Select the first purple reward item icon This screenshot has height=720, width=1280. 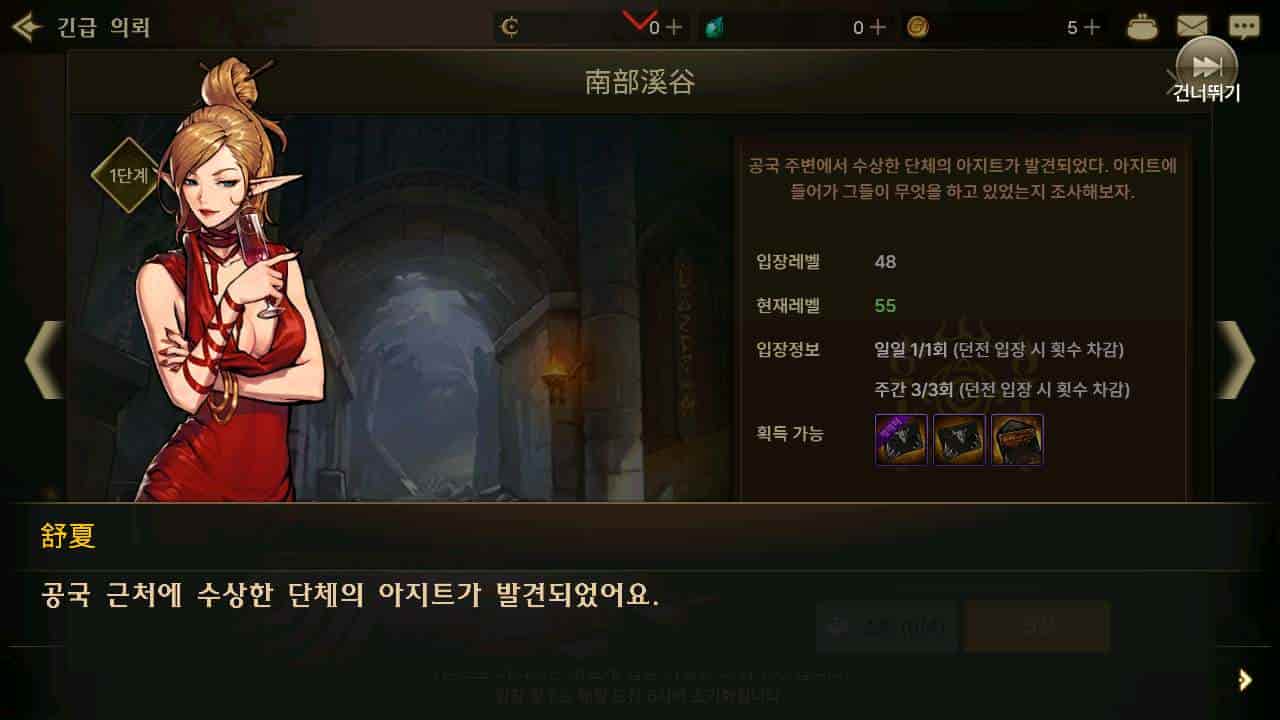click(x=899, y=440)
